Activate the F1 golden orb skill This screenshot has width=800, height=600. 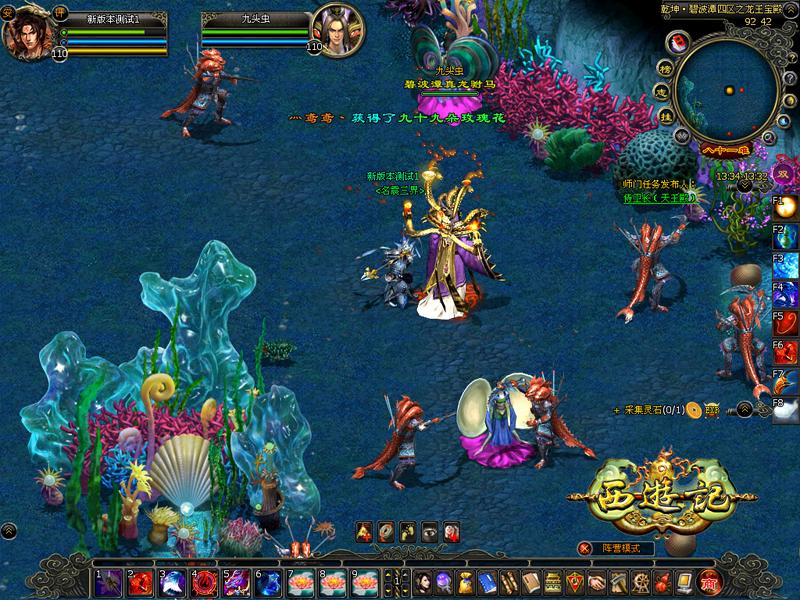tap(786, 207)
